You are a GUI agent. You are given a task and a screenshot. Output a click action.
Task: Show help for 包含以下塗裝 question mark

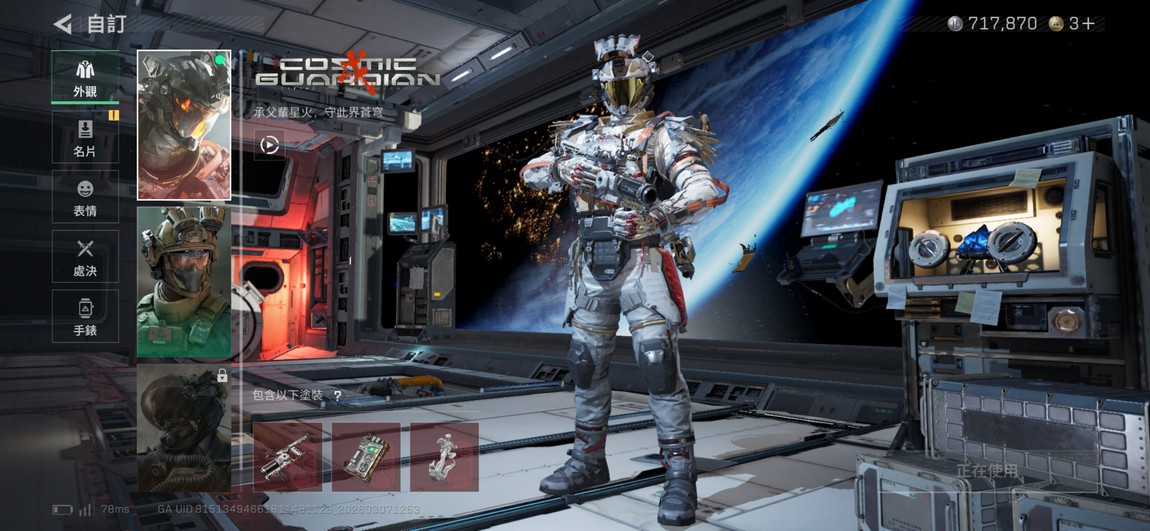337,396
